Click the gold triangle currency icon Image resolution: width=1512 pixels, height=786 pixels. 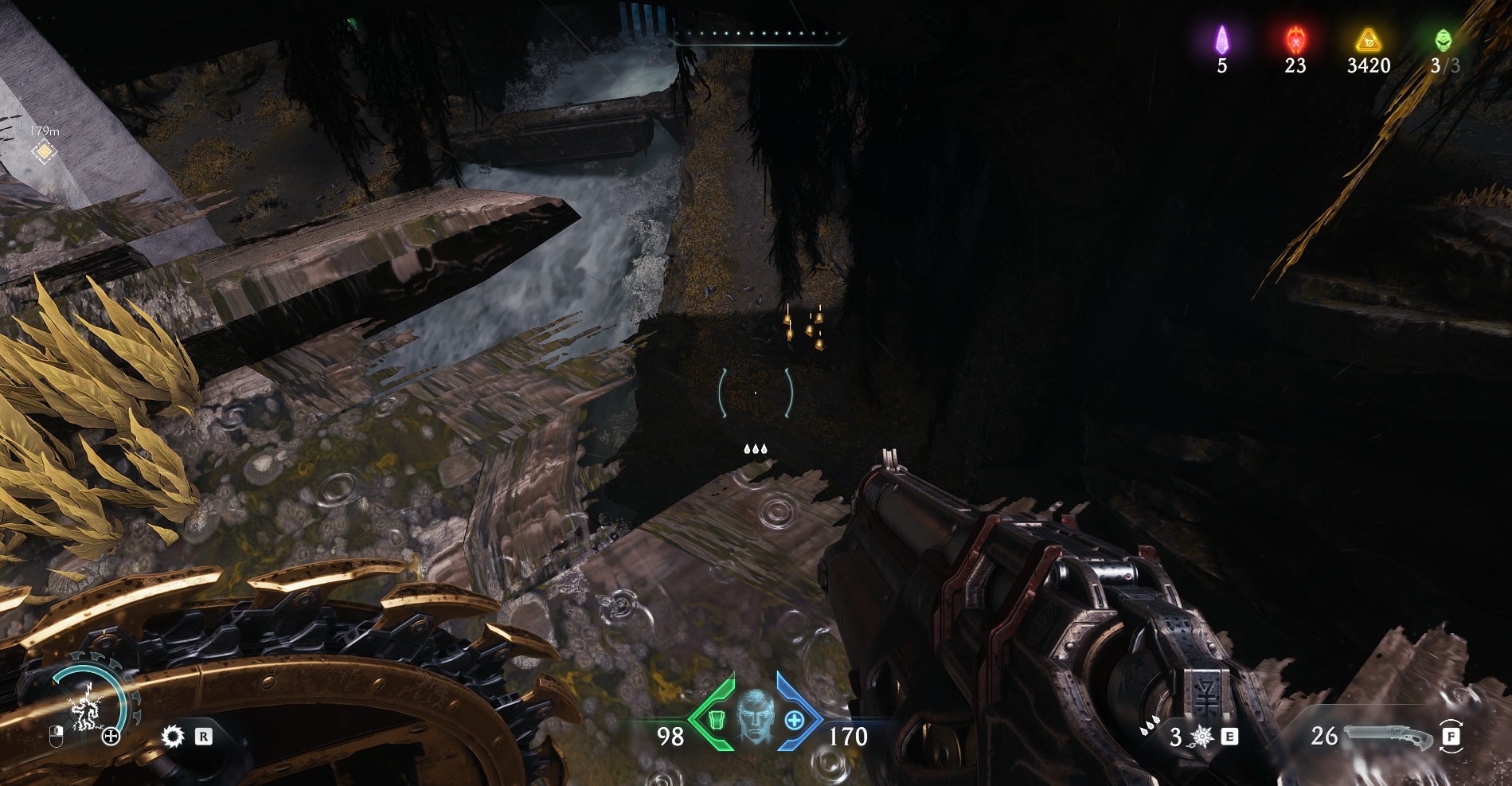click(1368, 39)
